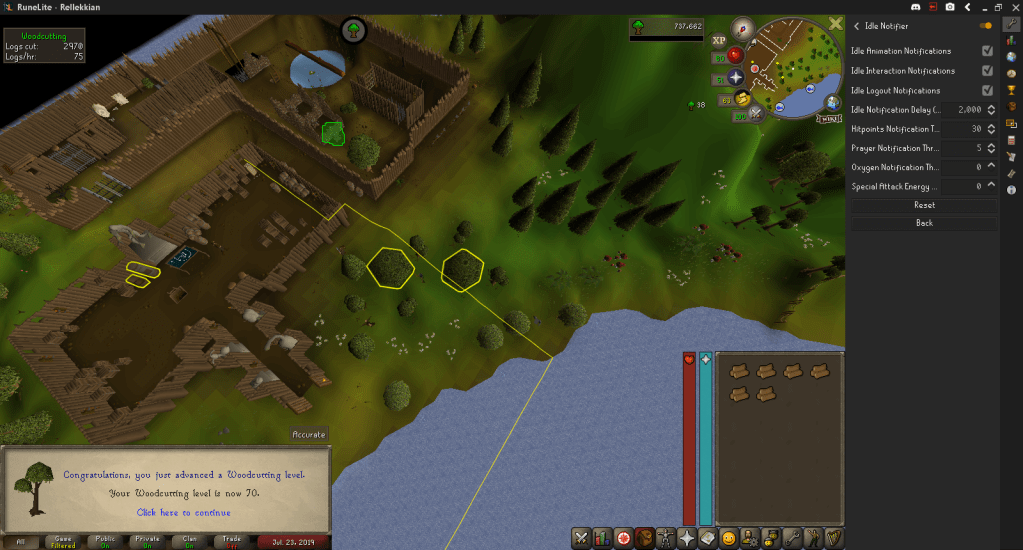Switch off the Idle Notifier plugin toggle
The width and height of the screenshot is (1023, 550).
click(x=986, y=26)
